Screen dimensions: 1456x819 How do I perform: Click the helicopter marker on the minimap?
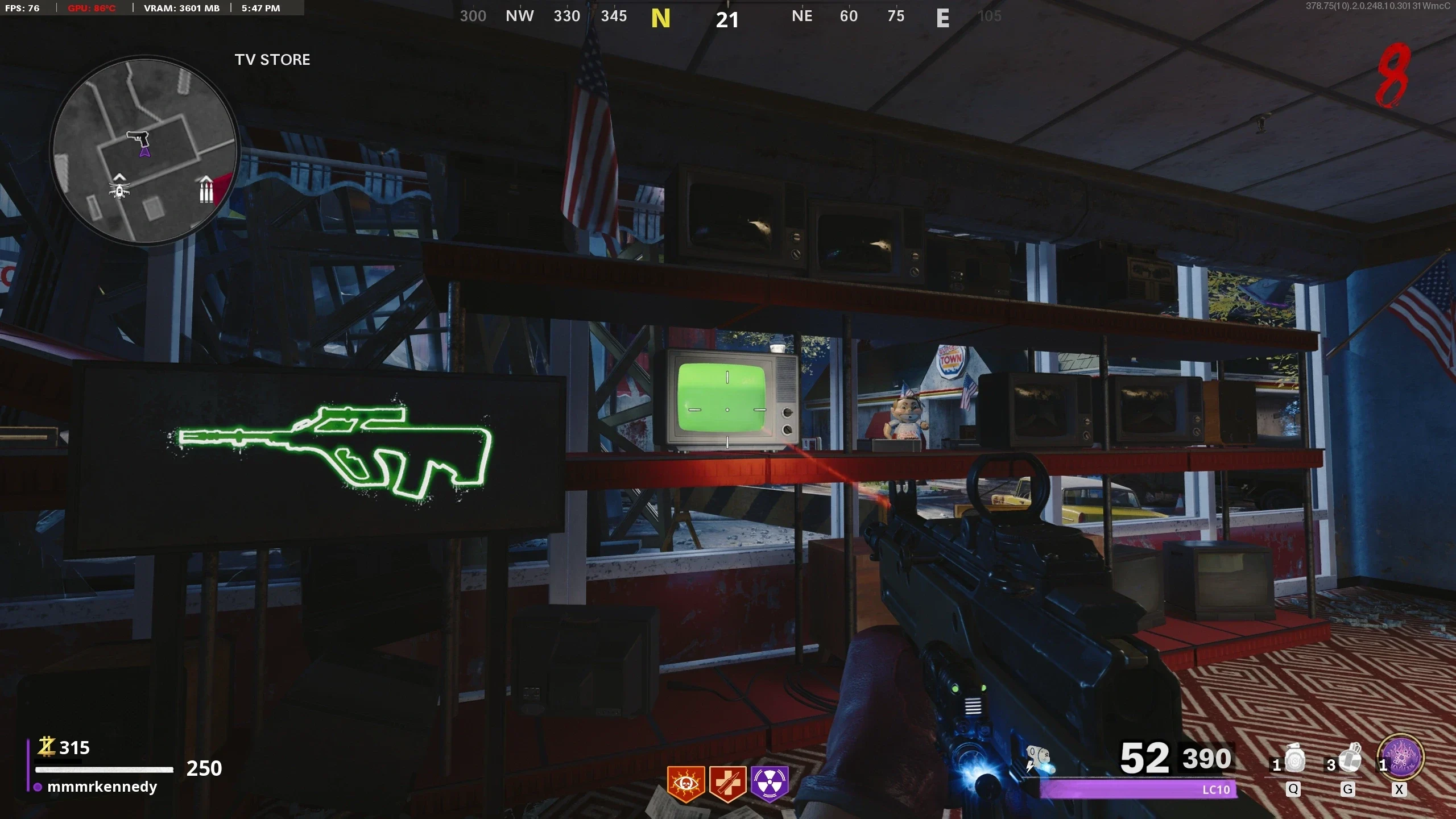[x=119, y=187]
